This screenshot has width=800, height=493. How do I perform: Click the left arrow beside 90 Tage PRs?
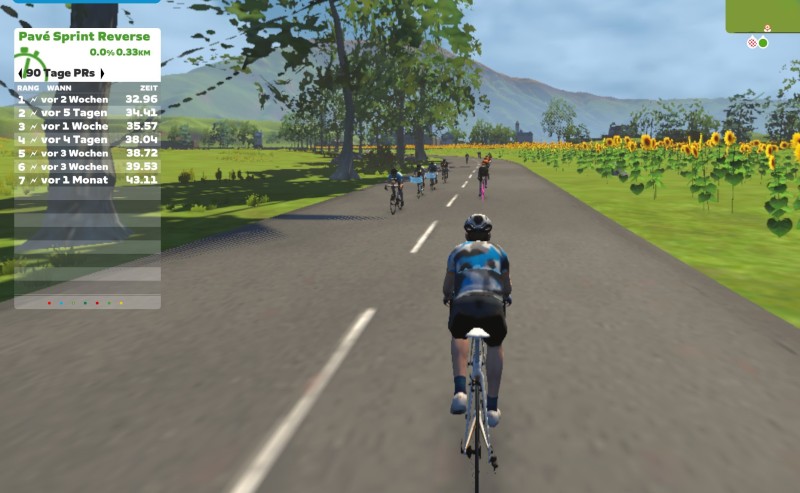[x=21, y=73]
